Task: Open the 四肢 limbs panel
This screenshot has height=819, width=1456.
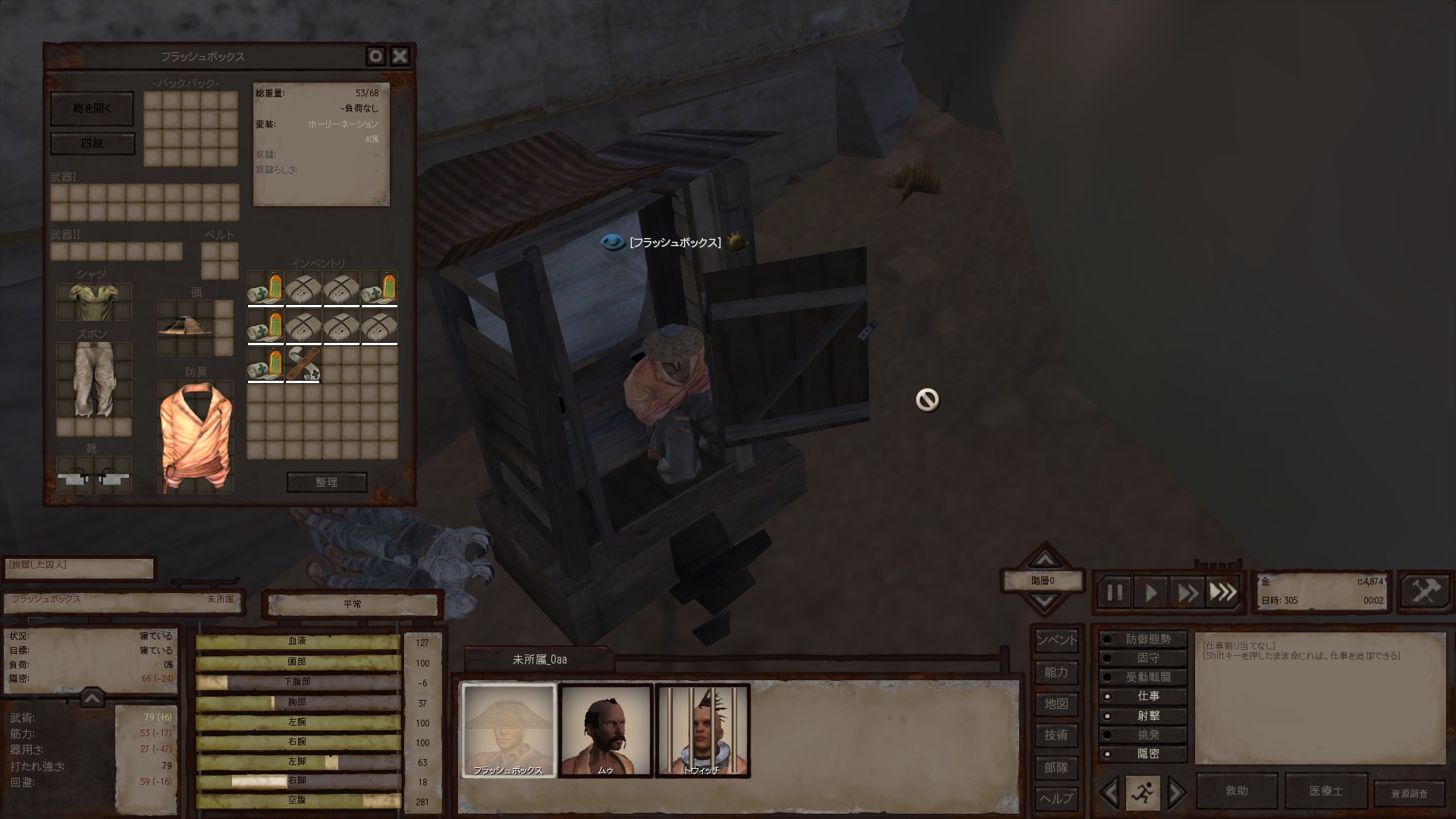Action: (92, 143)
